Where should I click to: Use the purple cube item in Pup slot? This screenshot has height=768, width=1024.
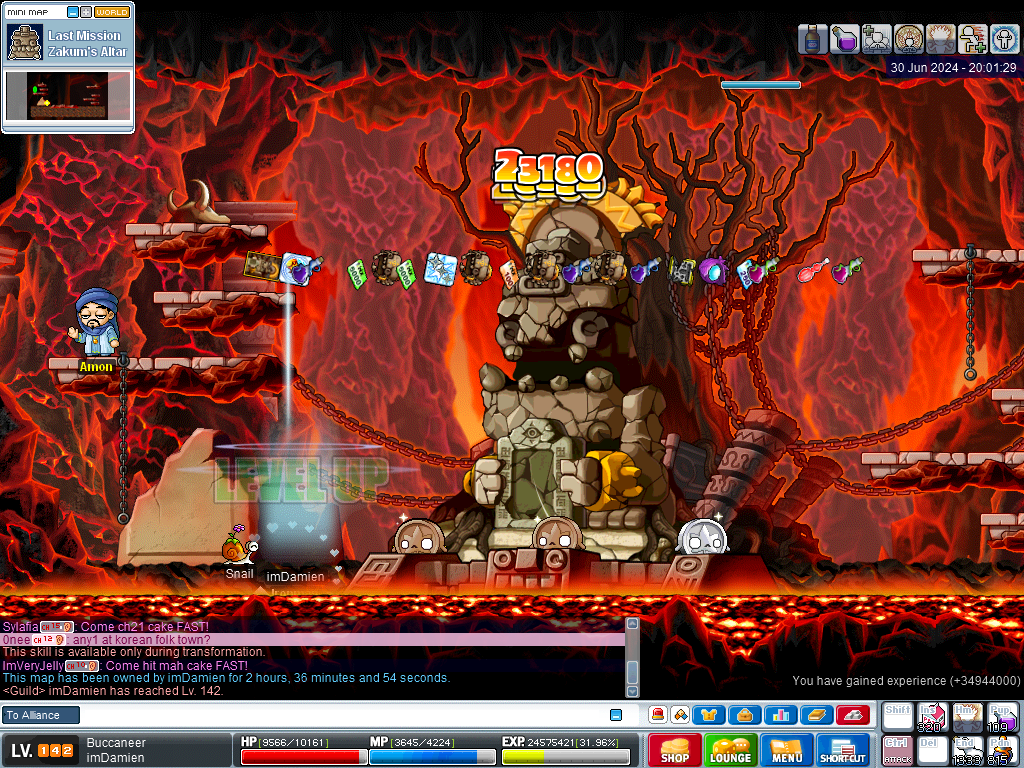(1002, 716)
